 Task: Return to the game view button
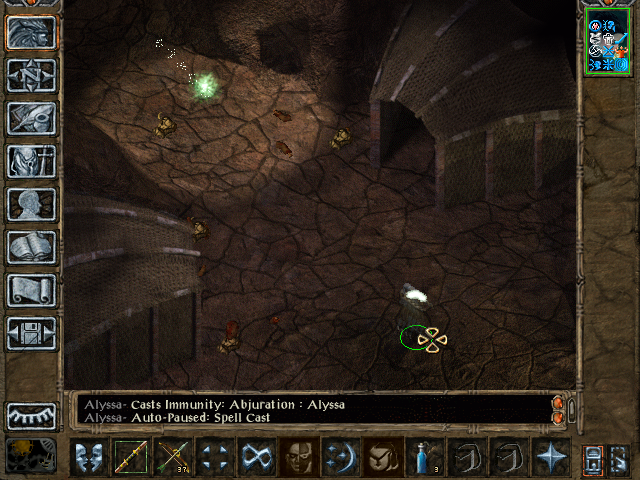point(32,32)
